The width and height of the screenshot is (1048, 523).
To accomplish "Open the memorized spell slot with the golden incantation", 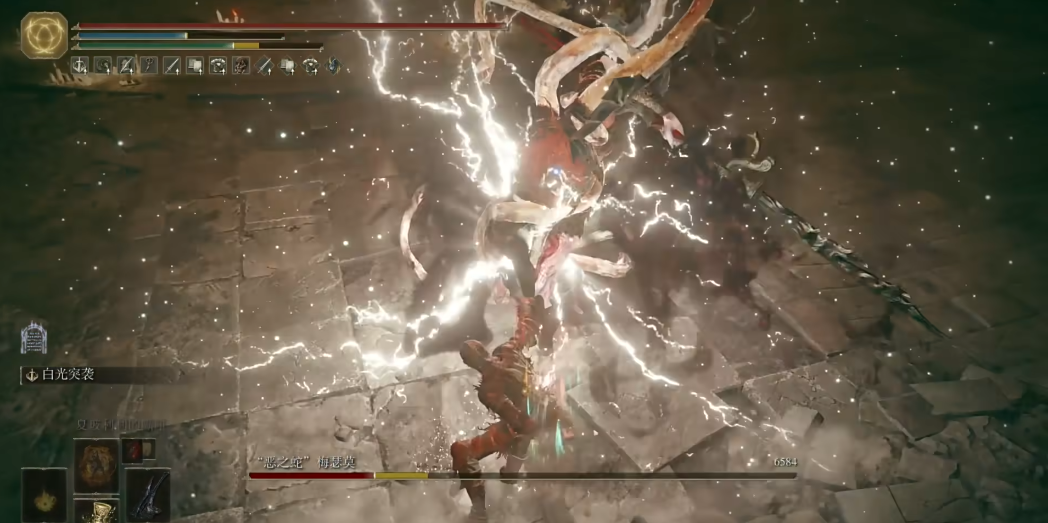I will click(x=96, y=463).
